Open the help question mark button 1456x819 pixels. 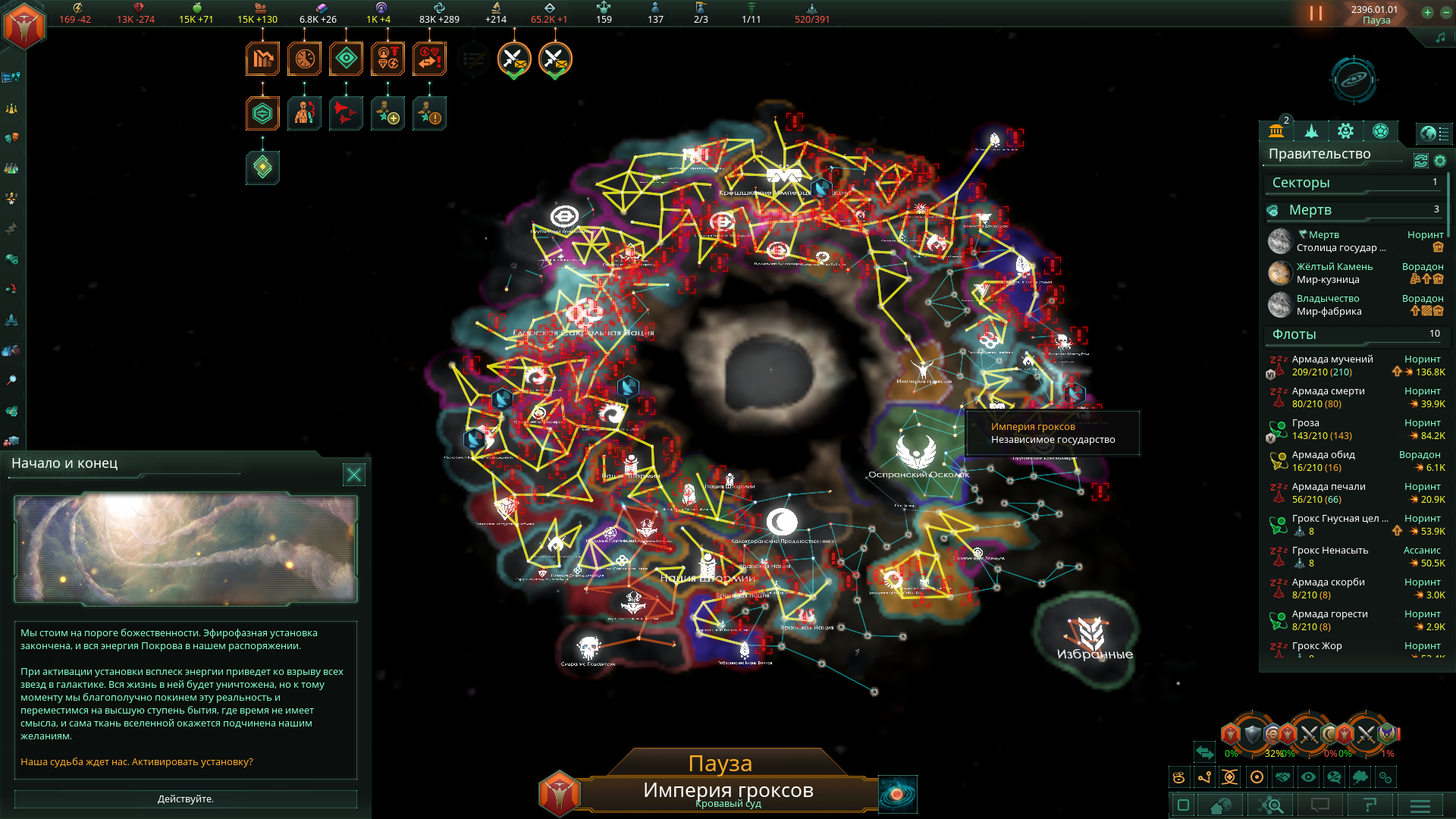[x=1370, y=805]
